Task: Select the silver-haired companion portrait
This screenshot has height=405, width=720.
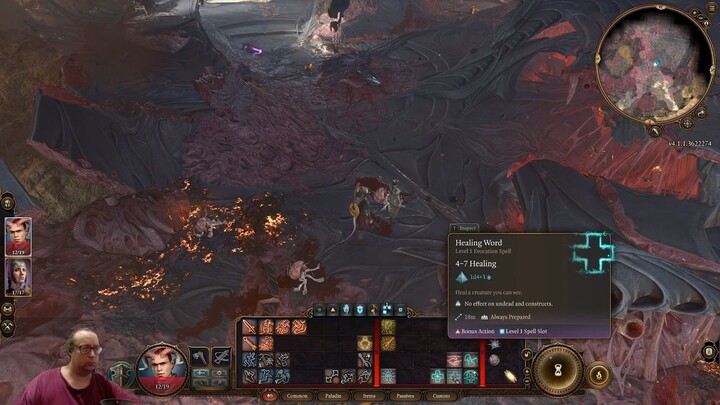Action: (19, 275)
